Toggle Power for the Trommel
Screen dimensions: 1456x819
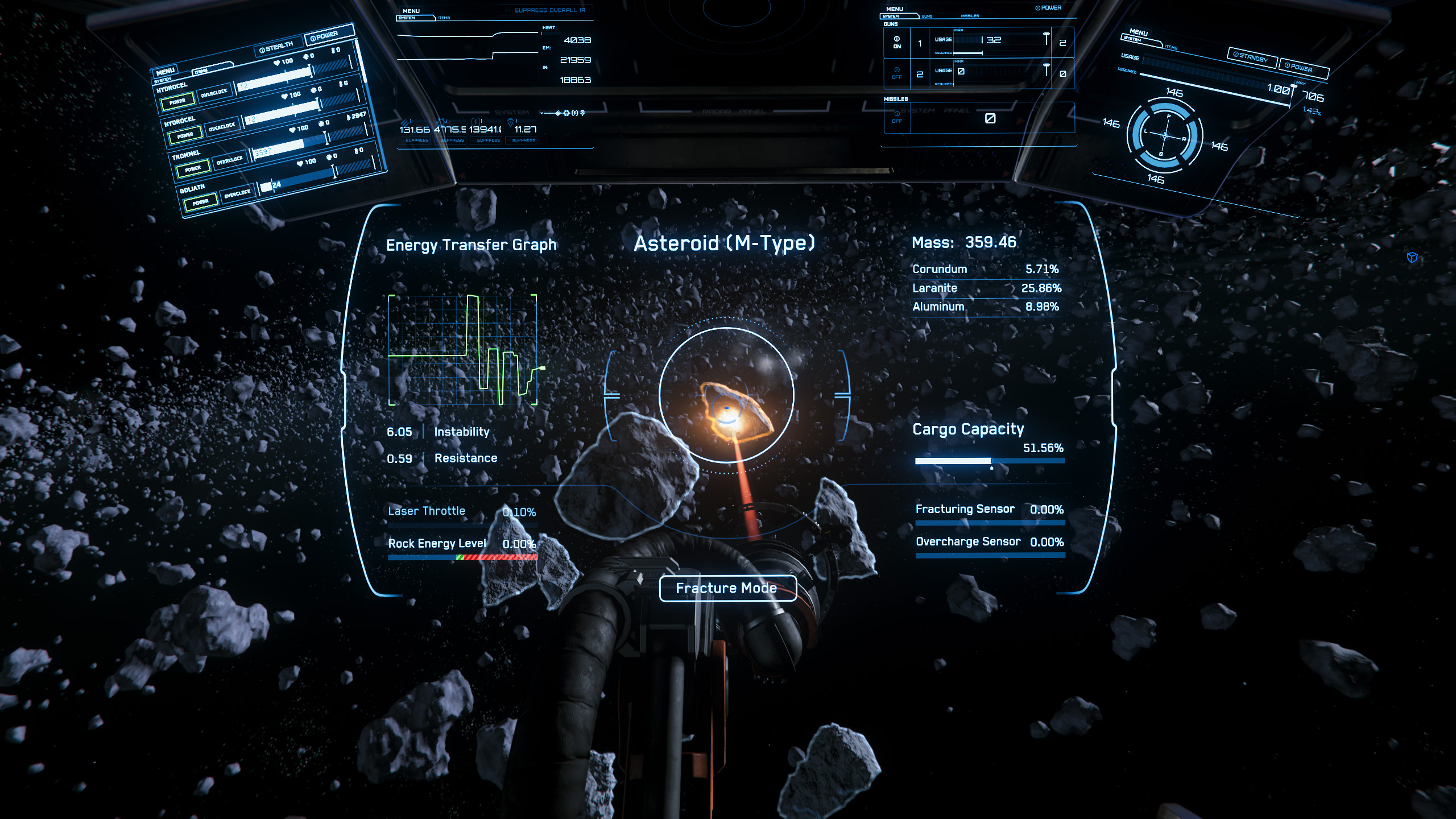[x=193, y=169]
